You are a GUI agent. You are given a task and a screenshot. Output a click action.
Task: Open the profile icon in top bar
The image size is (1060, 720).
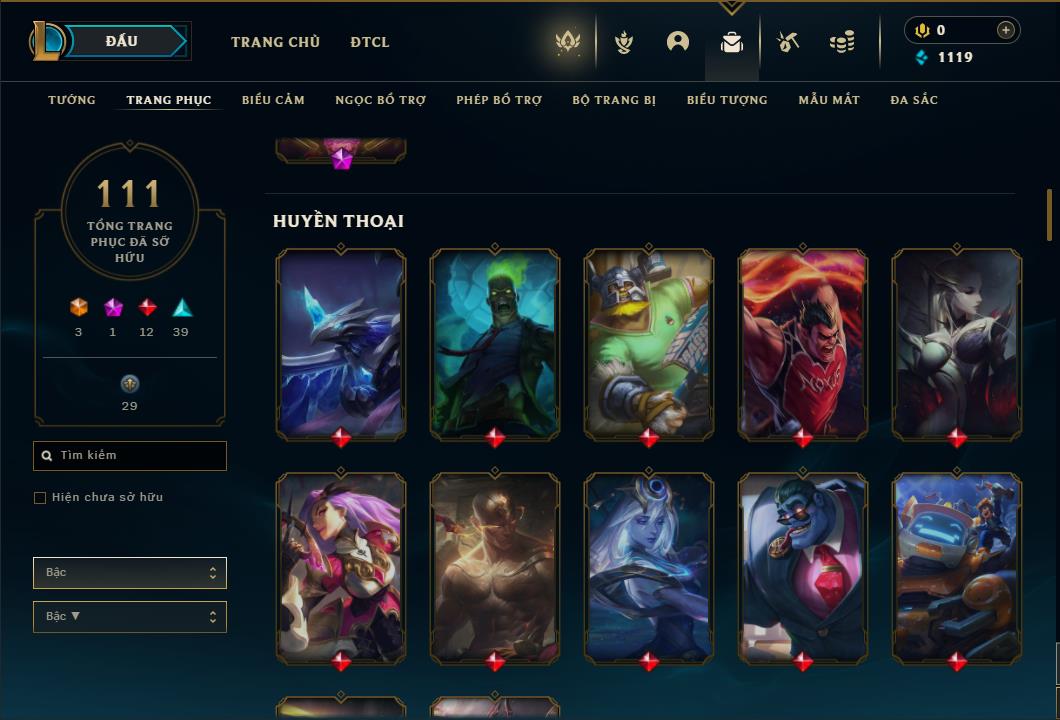[x=678, y=42]
